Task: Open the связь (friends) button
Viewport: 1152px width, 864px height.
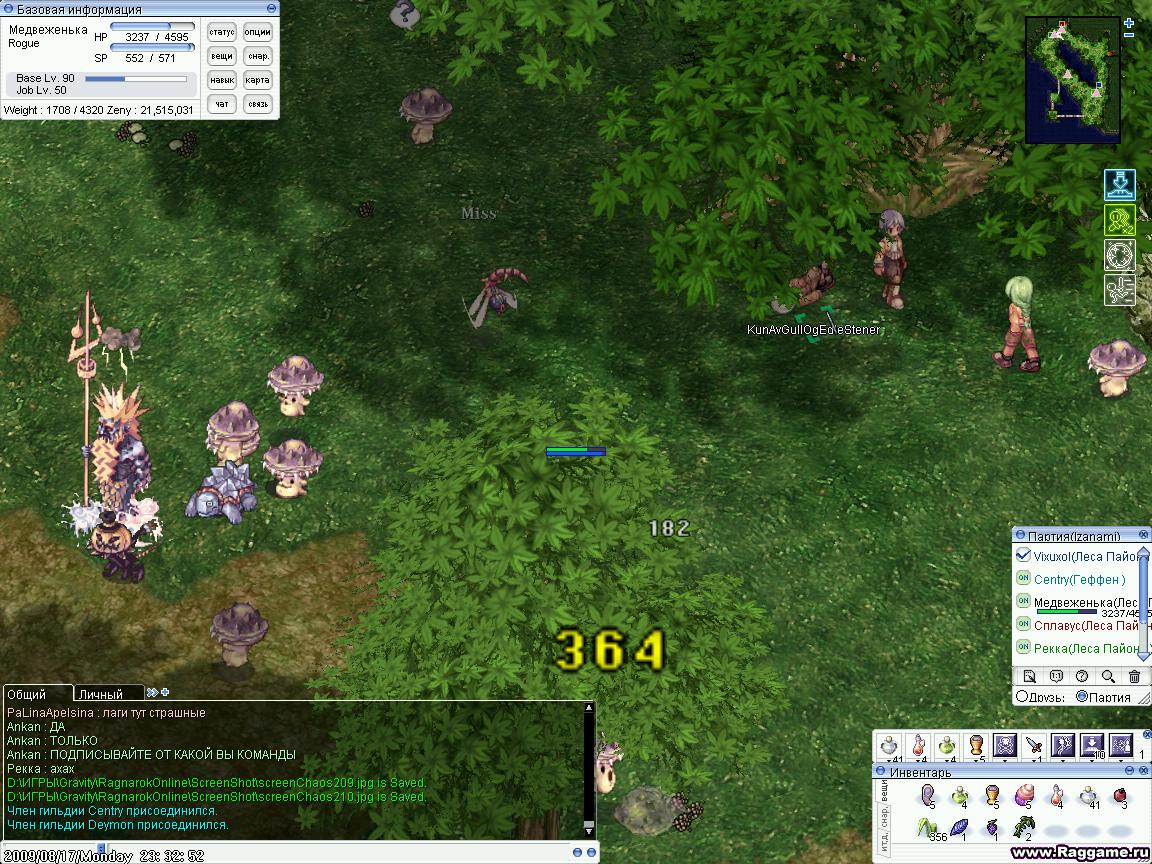Action: click(x=258, y=104)
